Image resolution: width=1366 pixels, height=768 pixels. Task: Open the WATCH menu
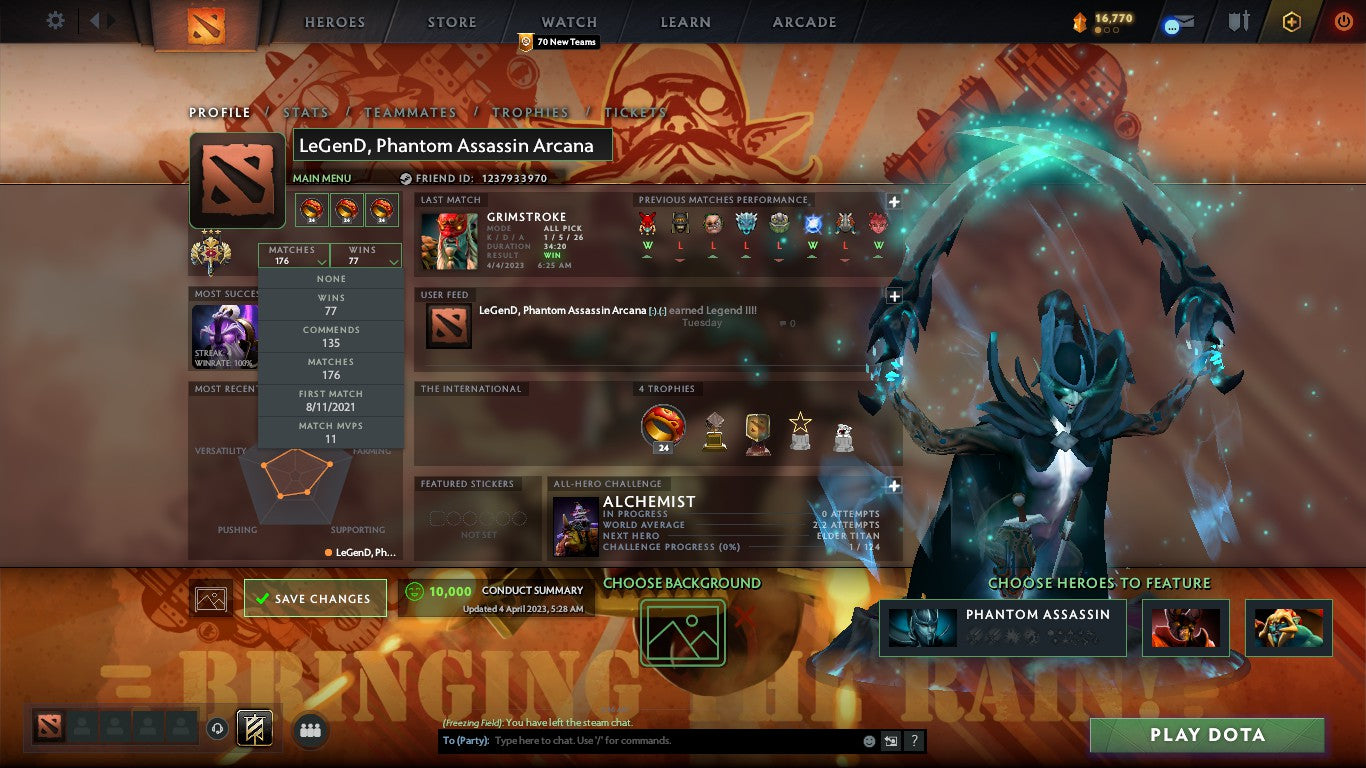pos(568,21)
